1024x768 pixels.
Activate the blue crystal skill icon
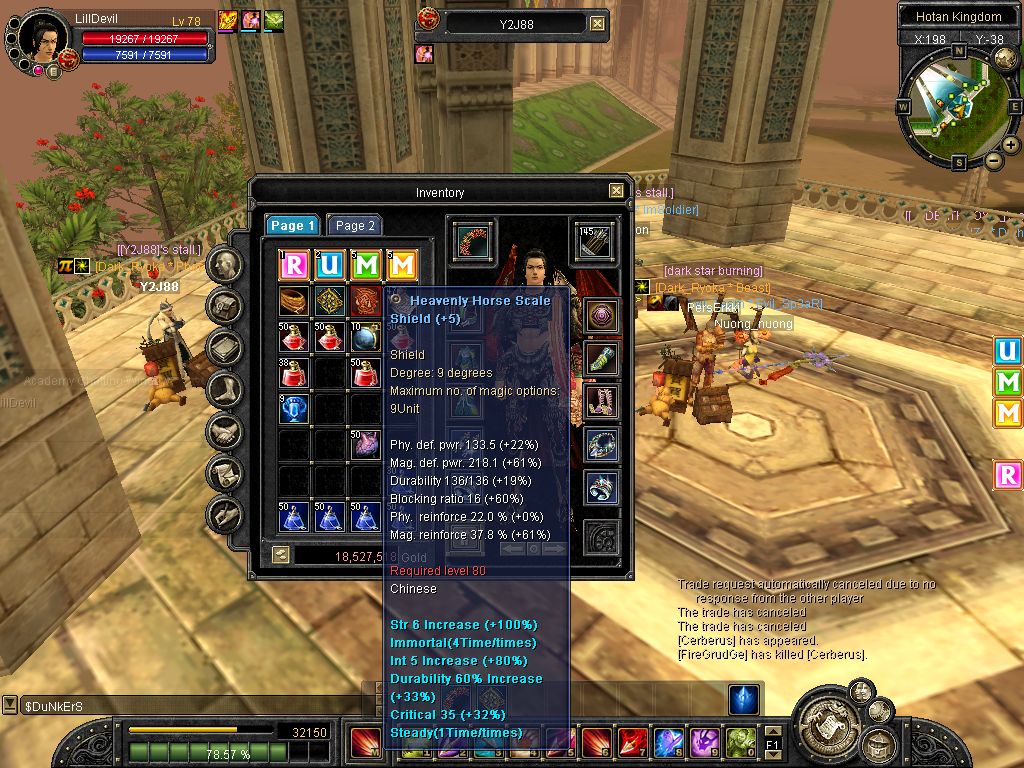click(743, 700)
